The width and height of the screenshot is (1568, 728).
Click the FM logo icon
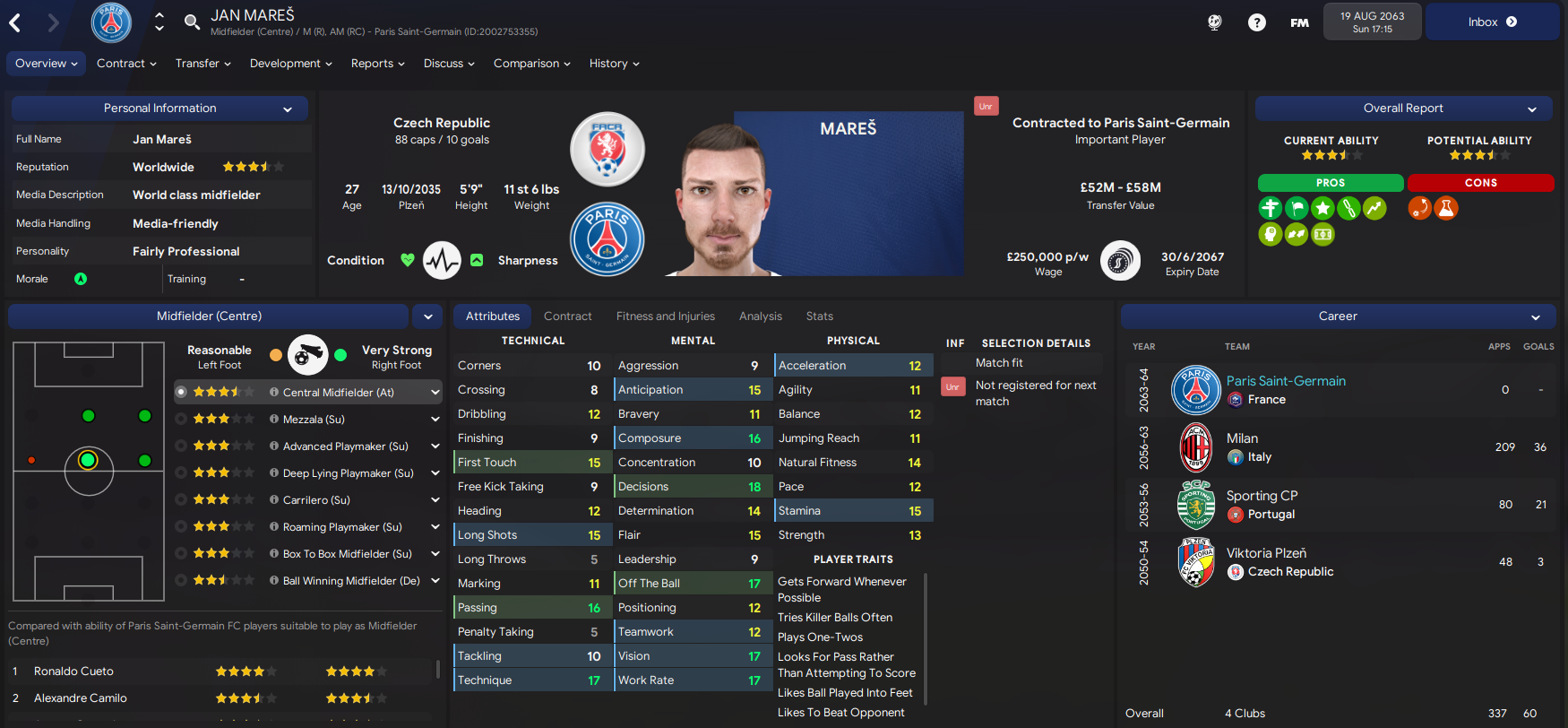1299,22
